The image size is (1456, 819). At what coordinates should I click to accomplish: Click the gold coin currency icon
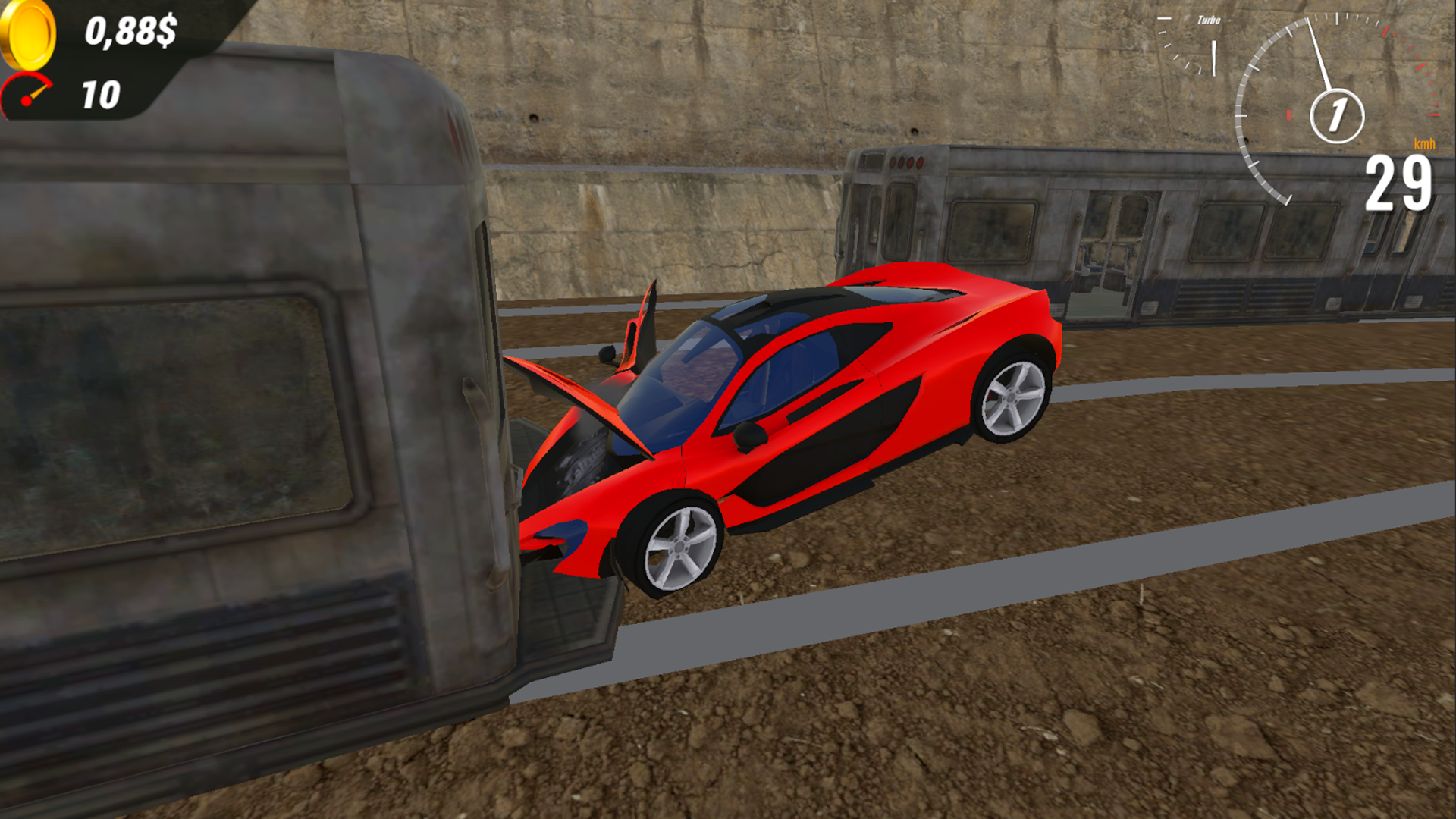27,34
